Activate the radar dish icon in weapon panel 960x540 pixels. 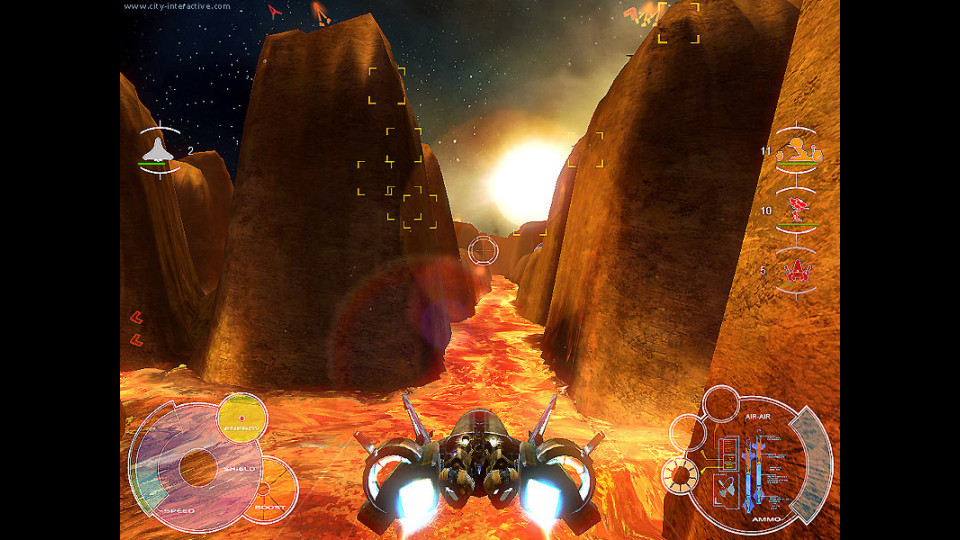(727, 489)
